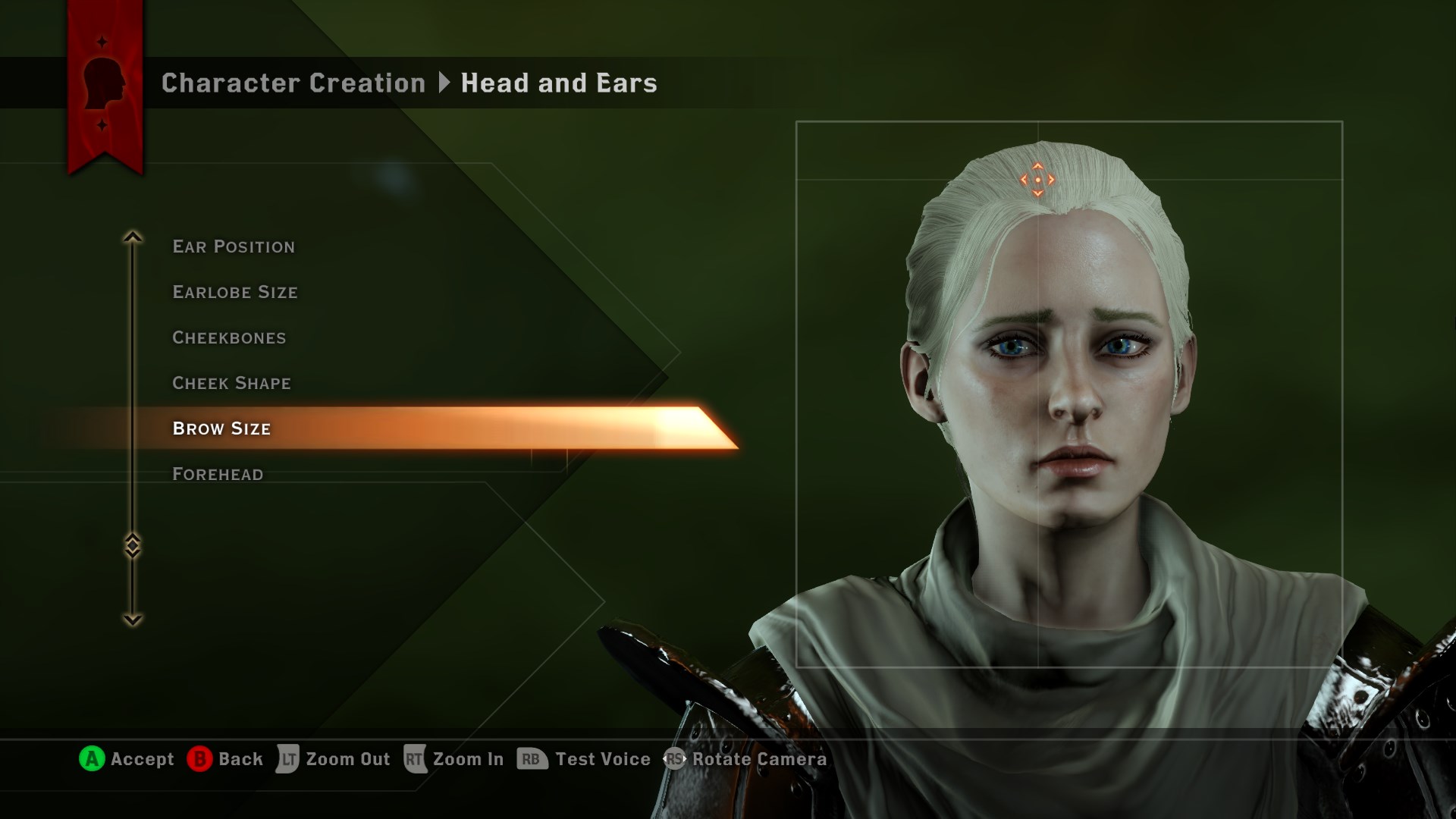
Task: Choose Earlobe Size from the list
Action: pyautogui.click(x=235, y=292)
